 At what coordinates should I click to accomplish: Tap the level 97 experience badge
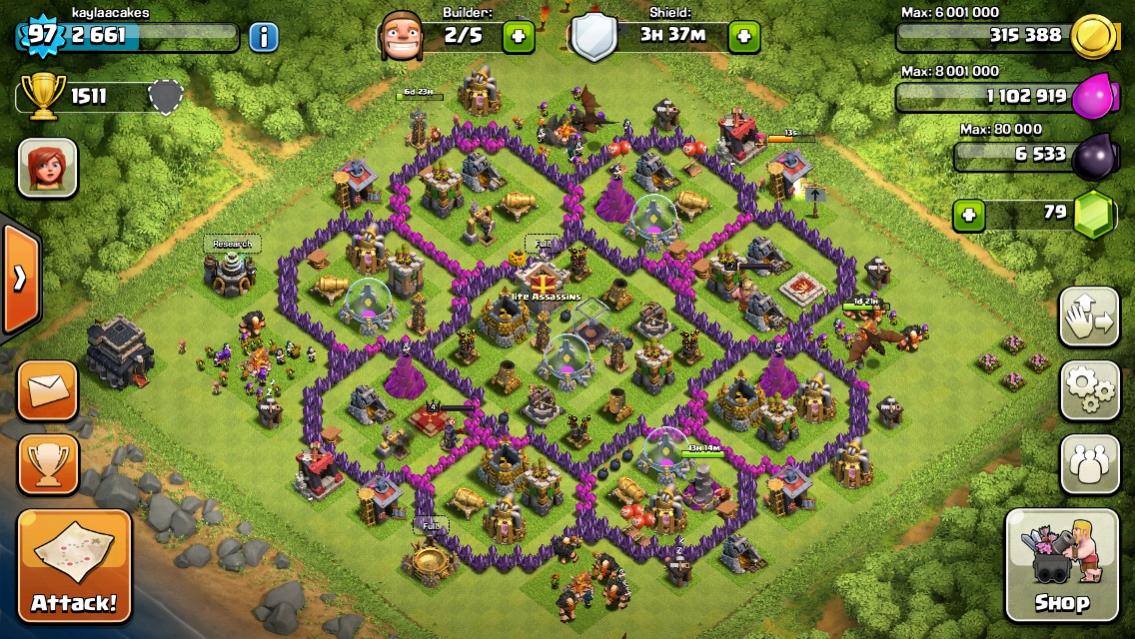pyautogui.click(x=40, y=36)
